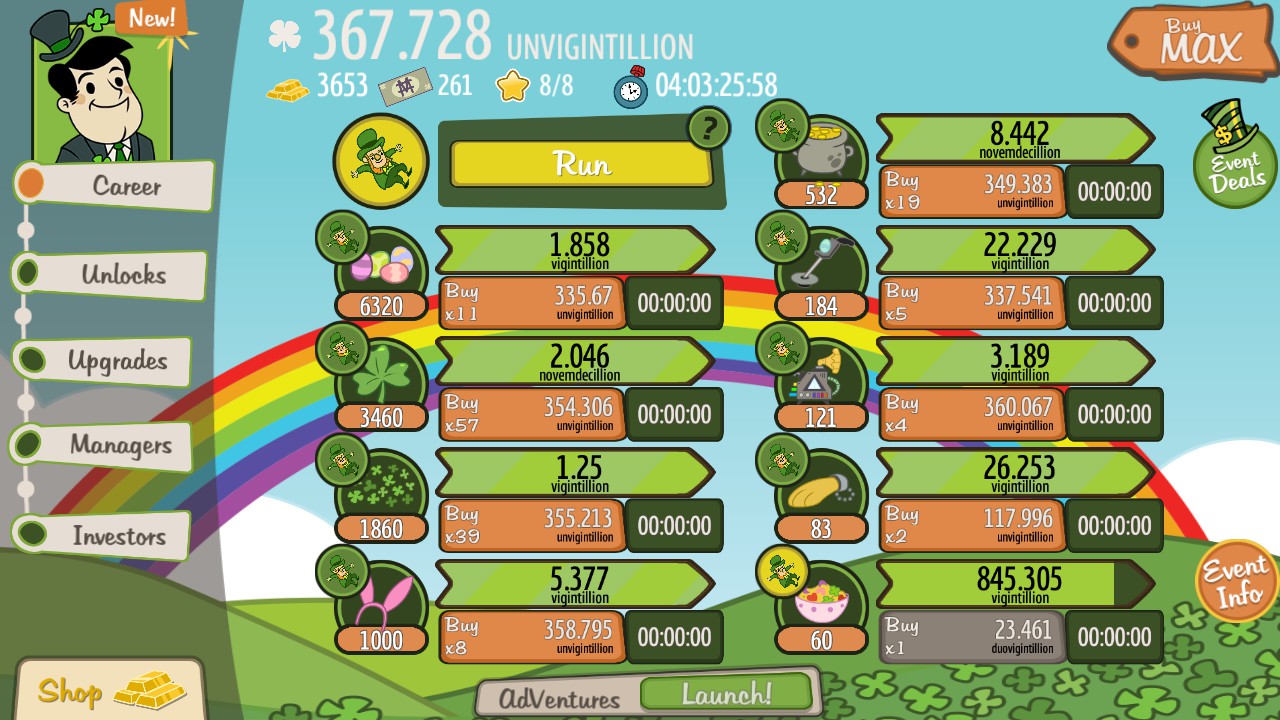
Task: Toggle the Buy Max multiplier
Action: (1198, 40)
